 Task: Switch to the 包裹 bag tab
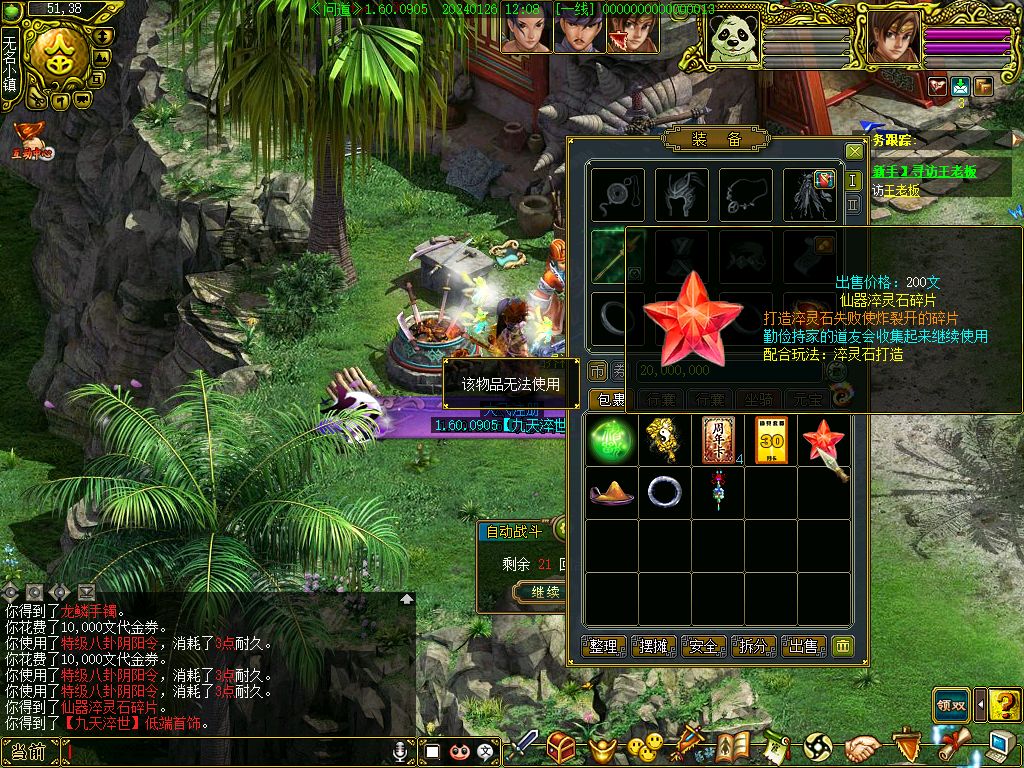(x=607, y=400)
